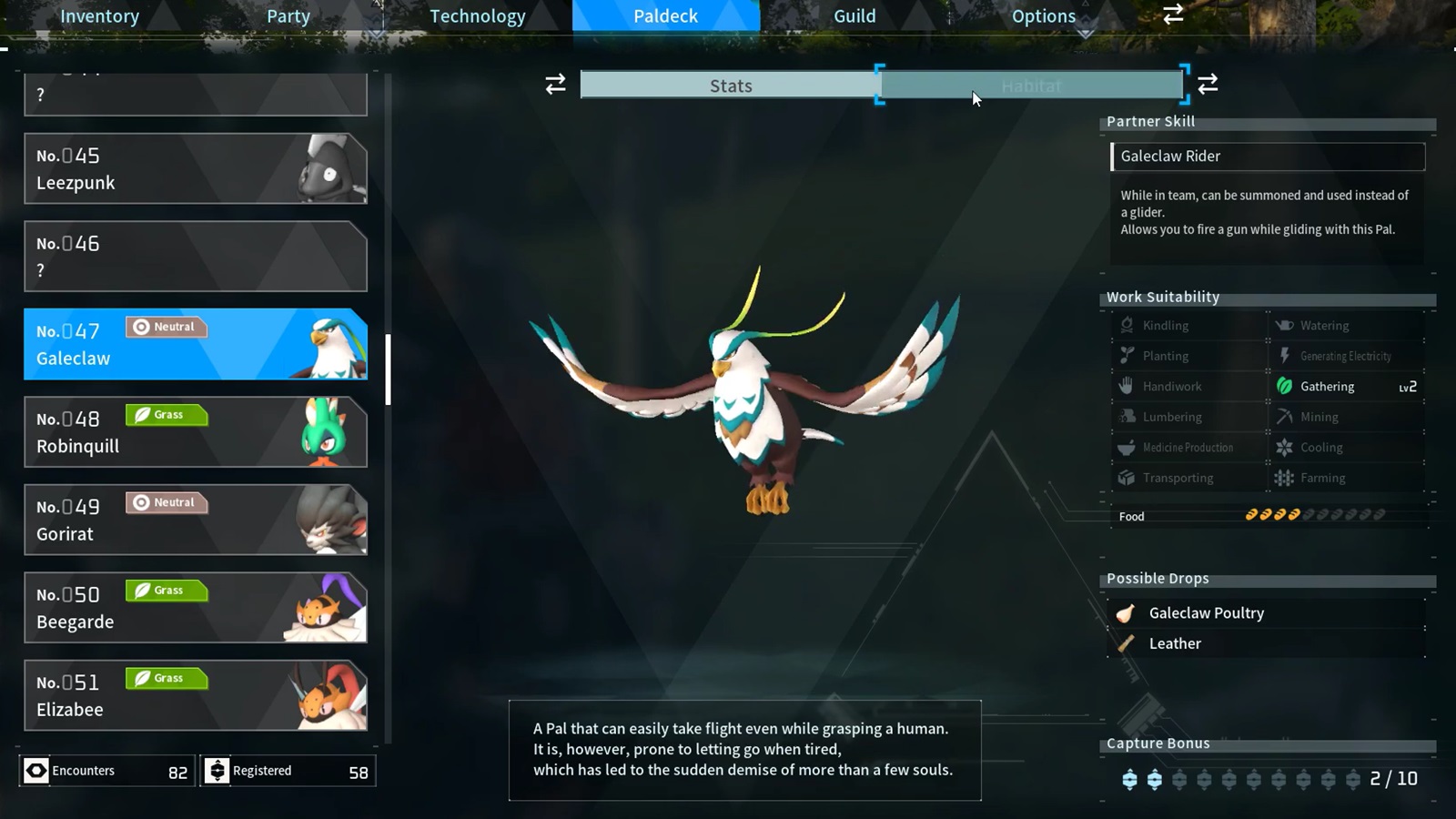View the Beegarde entry

(x=195, y=608)
